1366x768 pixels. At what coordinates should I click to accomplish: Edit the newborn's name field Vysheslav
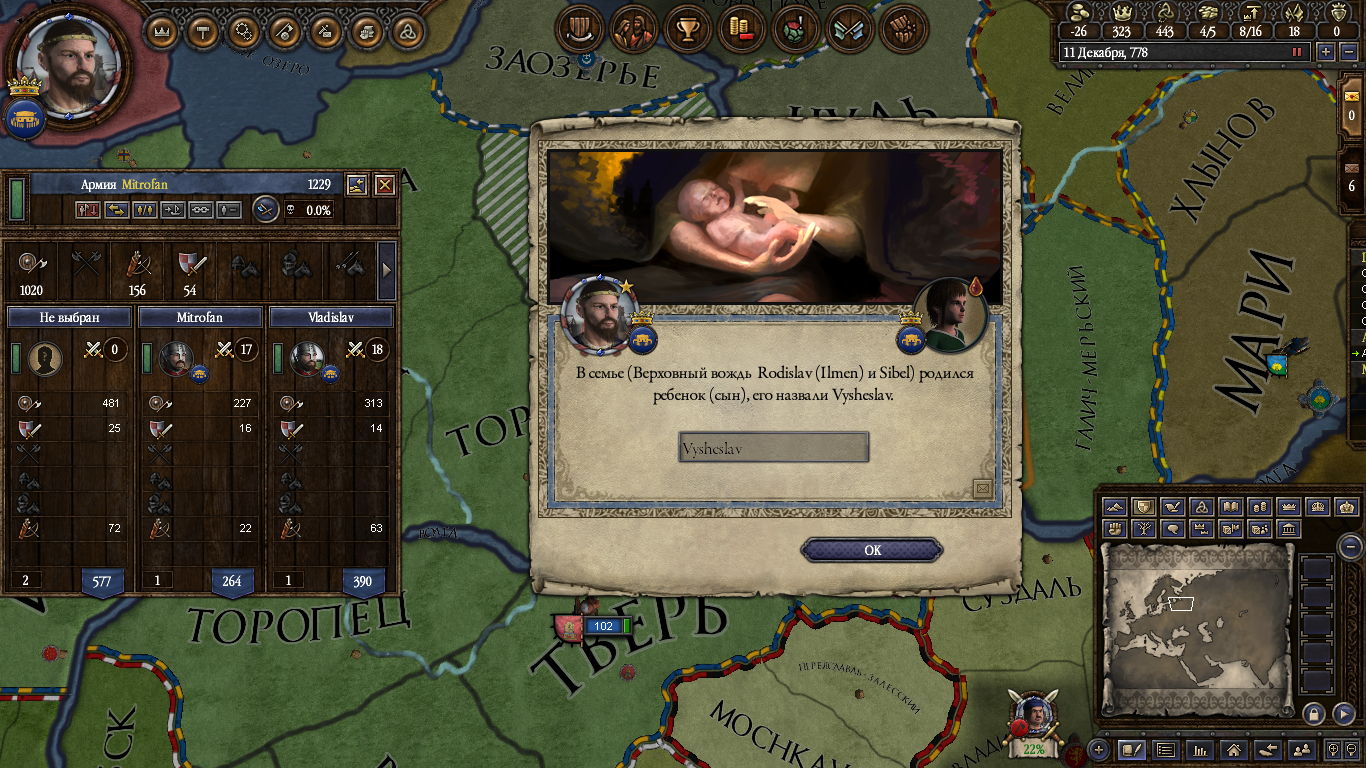[x=773, y=448]
